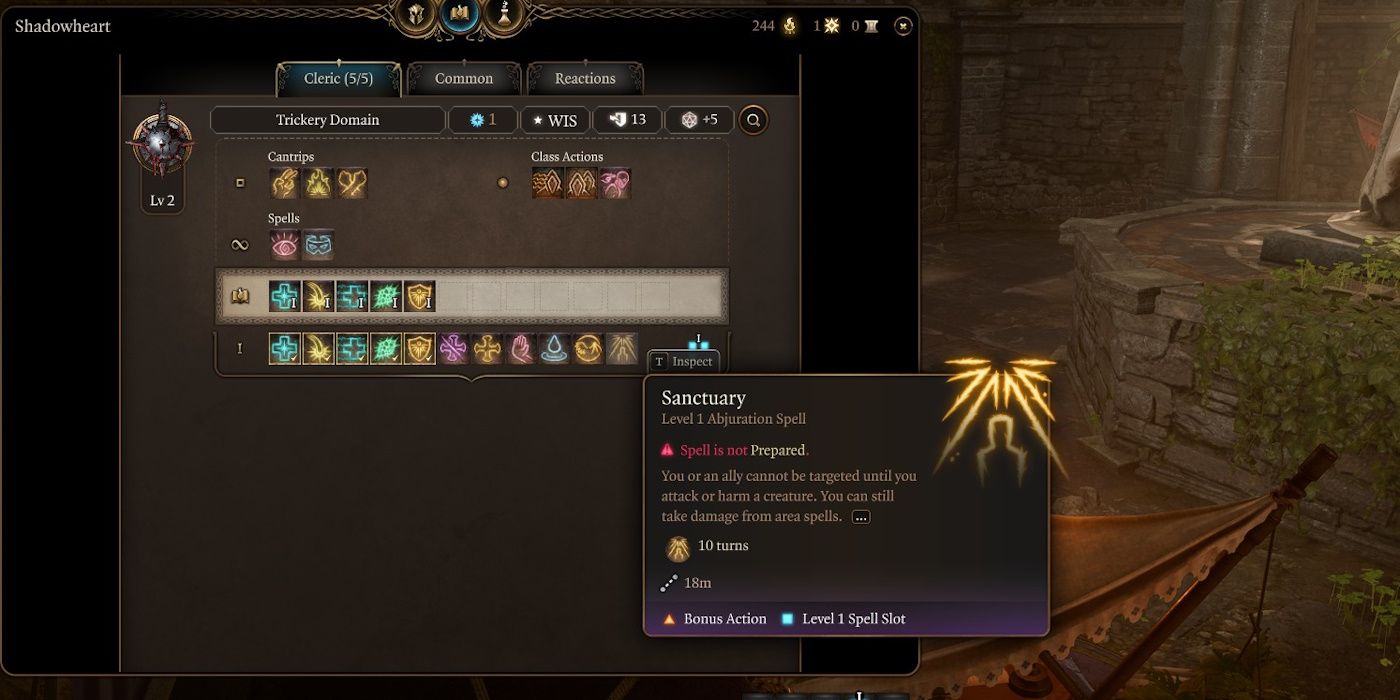1400x700 pixels.
Task: Open the alchemy flask icon
Action: pyautogui.click(x=505, y=14)
